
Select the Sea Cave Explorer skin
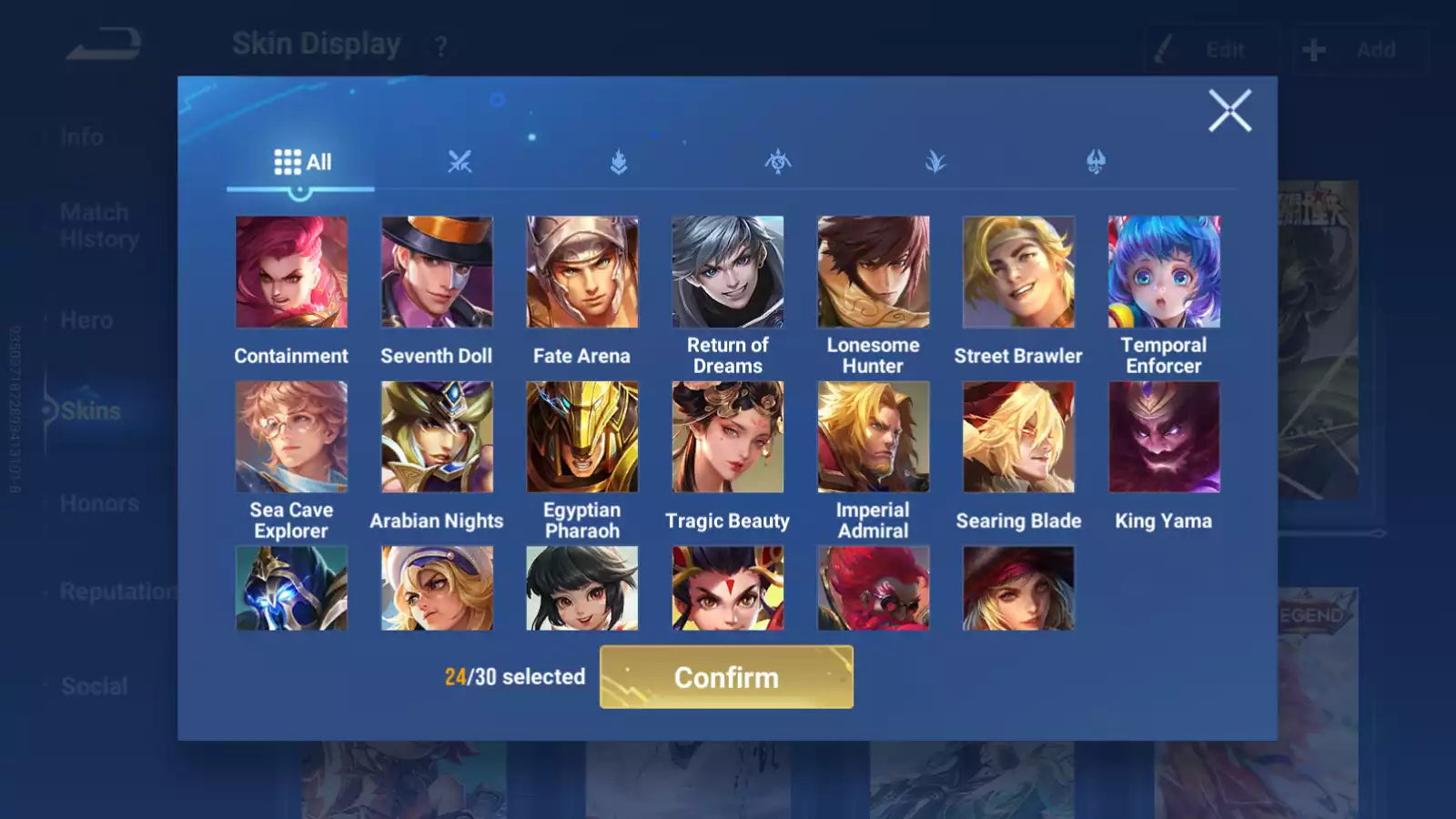tap(291, 437)
